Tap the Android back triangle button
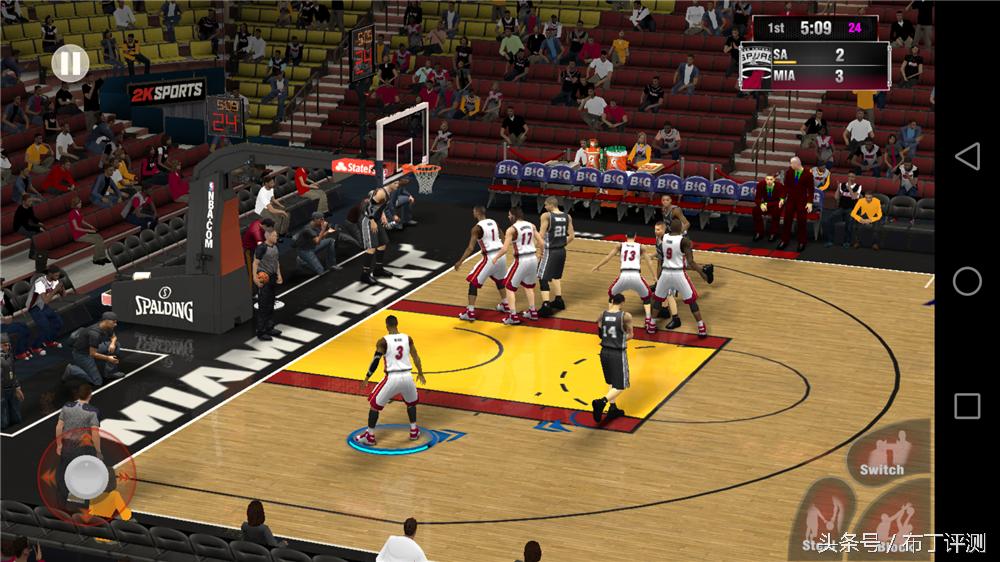This screenshot has height=562, width=1000. click(967, 156)
